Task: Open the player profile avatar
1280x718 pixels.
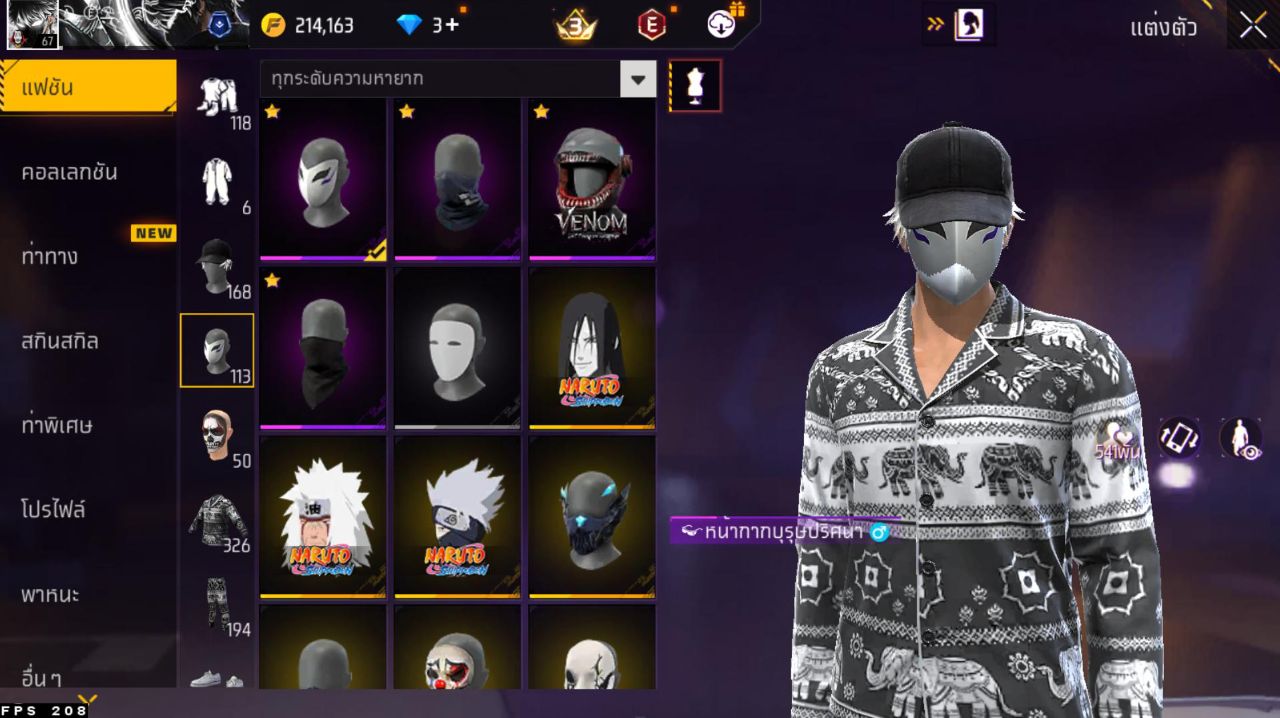Action: pyautogui.click(x=32, y=25)
